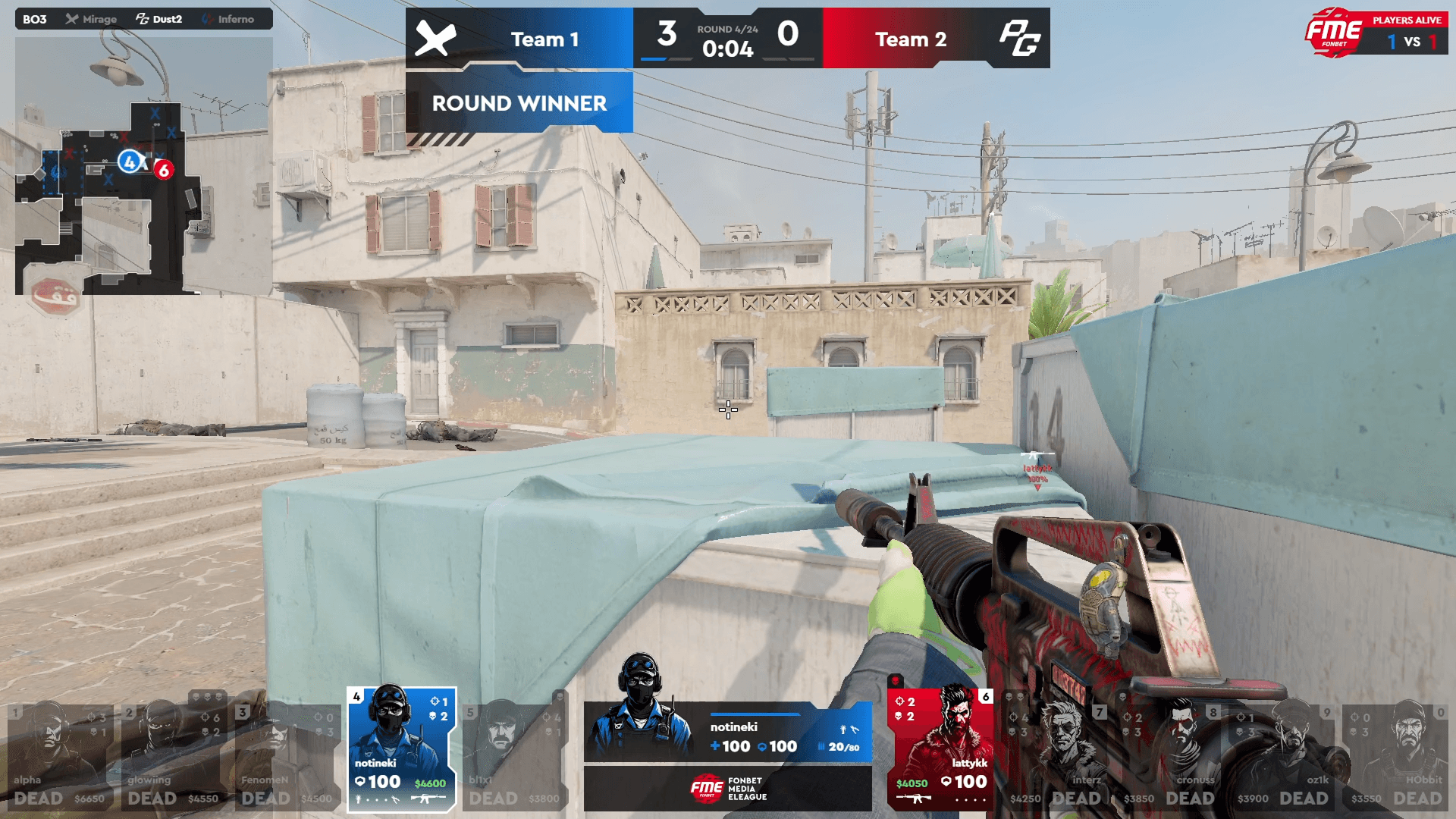The width and height of the screenshot is (1456, 819).
Task: Select player marker 4 on the minimap
Action: (130, 162)
